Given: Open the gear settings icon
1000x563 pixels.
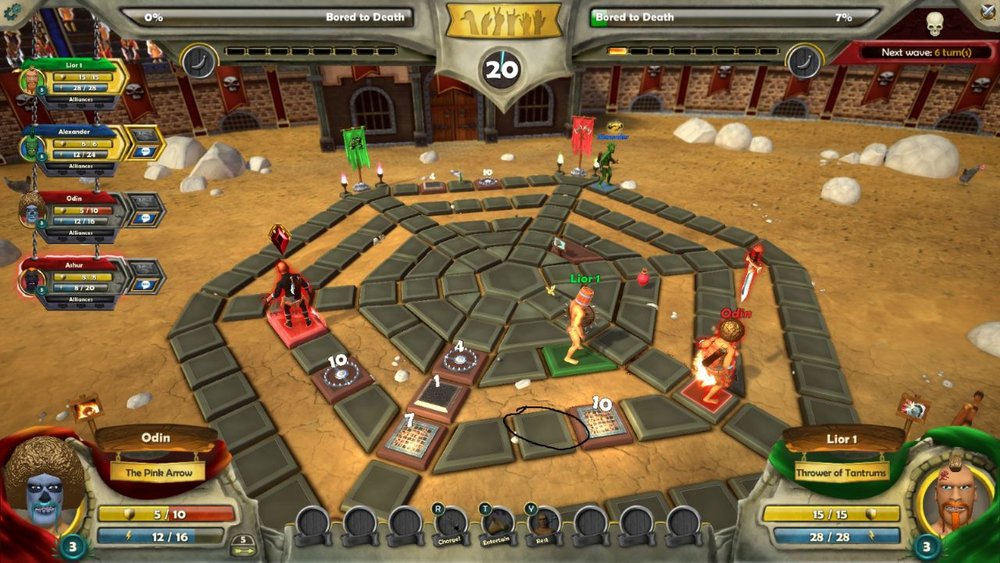Looking at the screenshot, I should point(11,10).
